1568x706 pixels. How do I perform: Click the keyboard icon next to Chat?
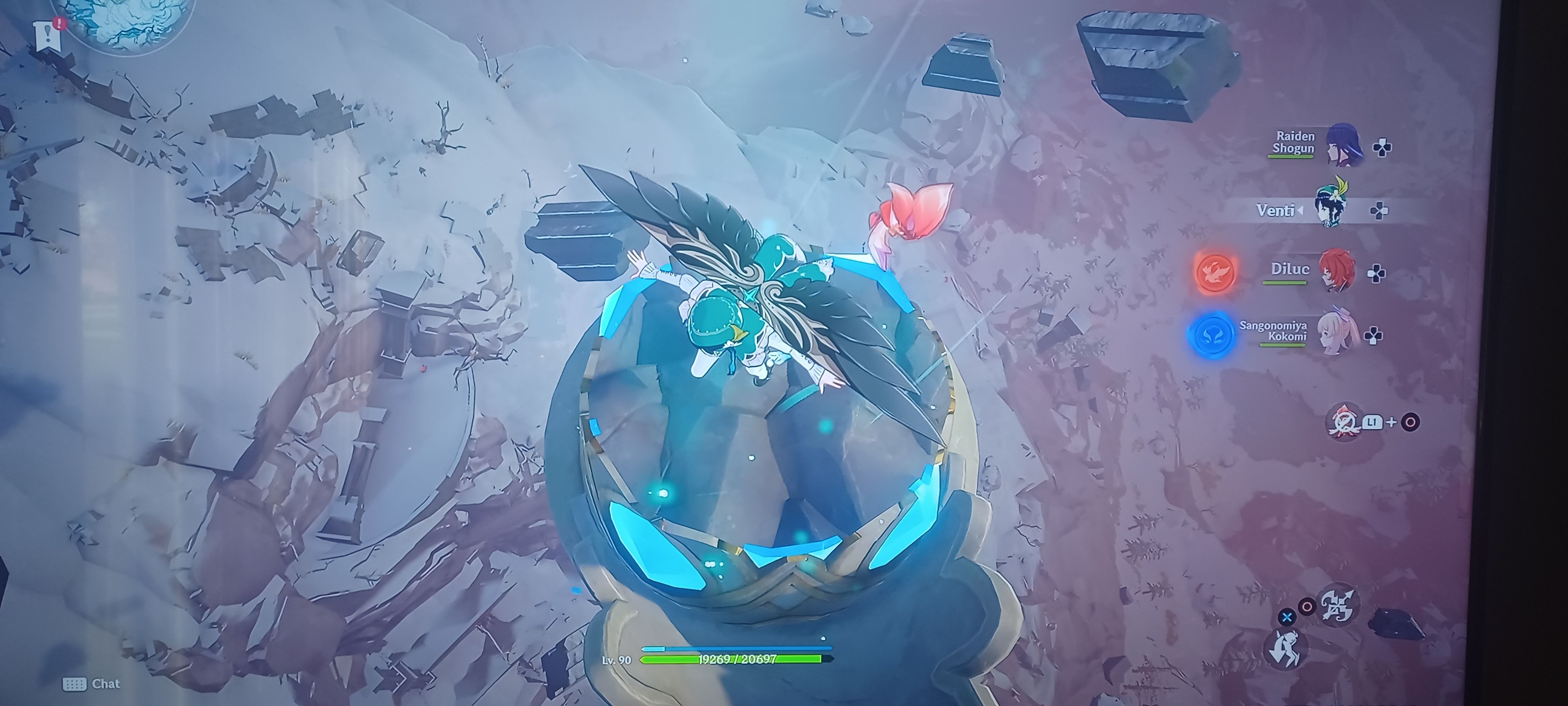[x=76, y=684]
